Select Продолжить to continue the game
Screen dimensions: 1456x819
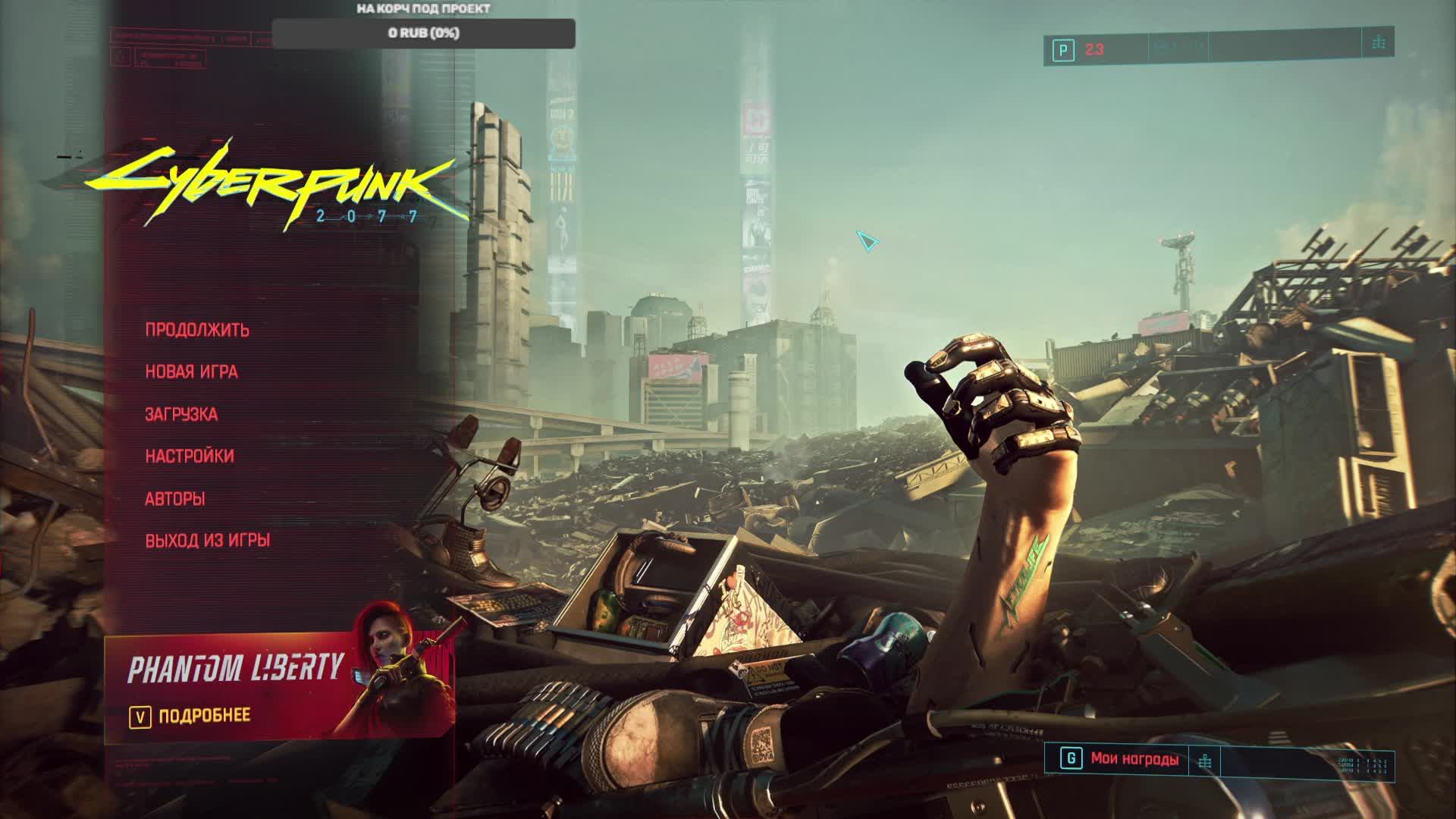coord(197,330)
